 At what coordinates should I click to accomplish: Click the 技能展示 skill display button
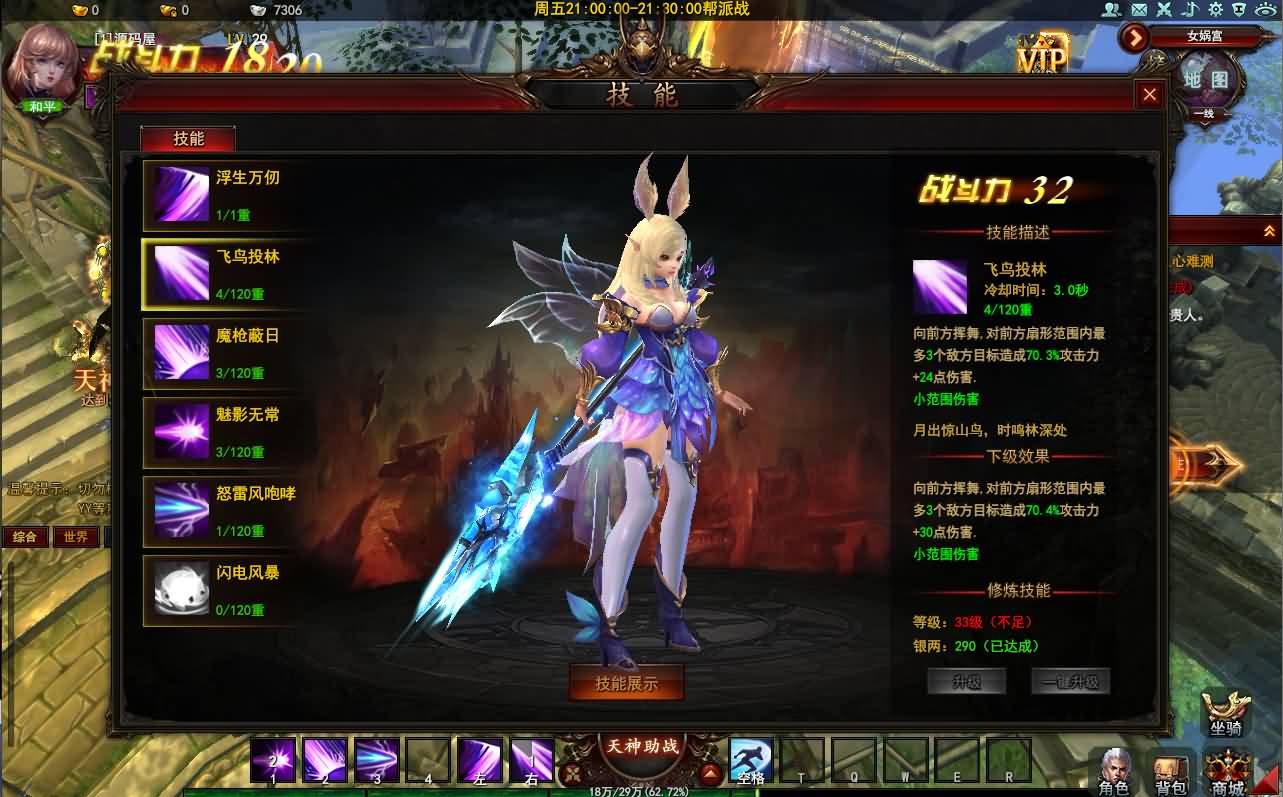pyautogui.click(x=627, y=684)
